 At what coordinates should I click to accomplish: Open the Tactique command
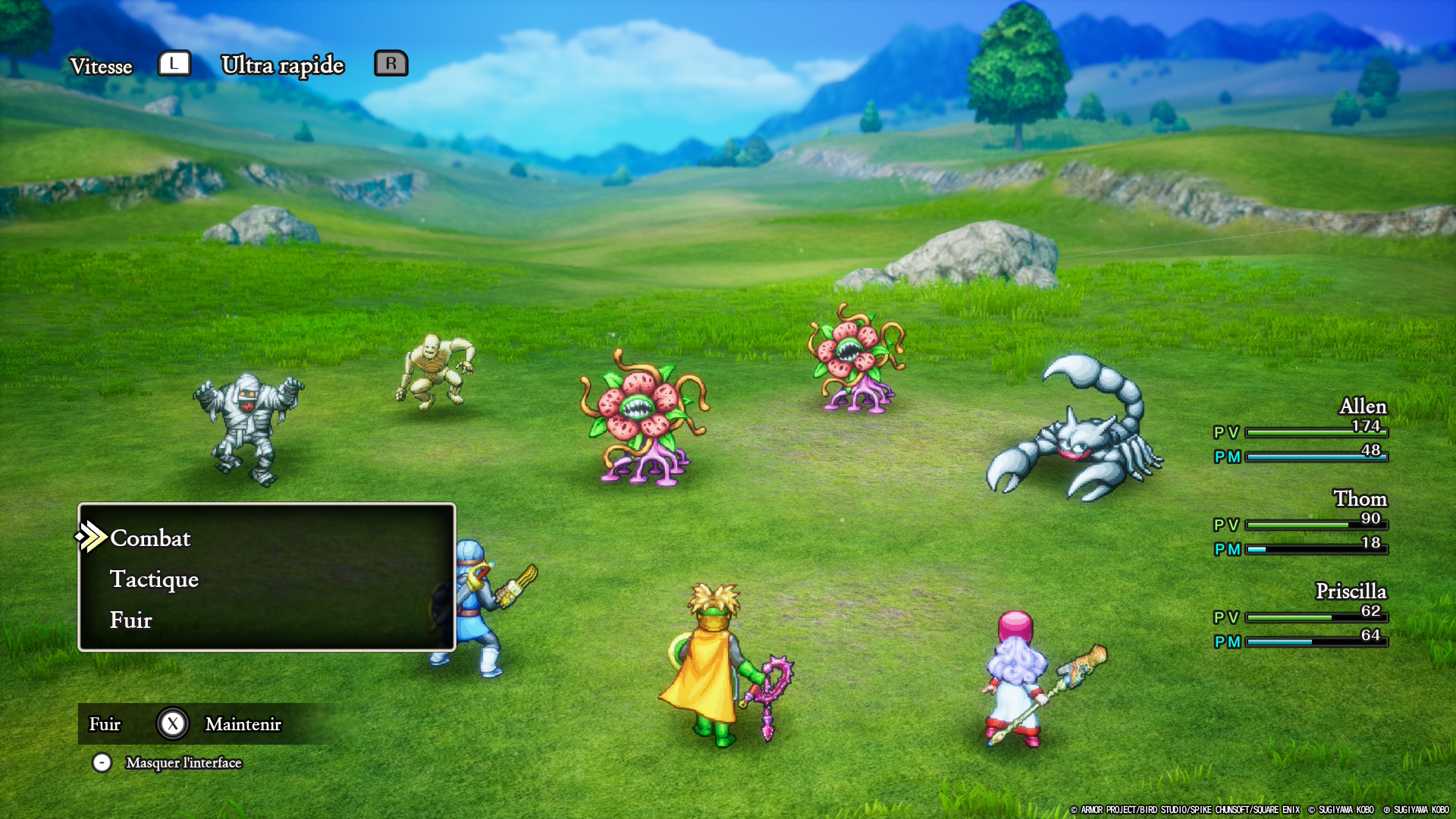pyautogui.click(x=154, y=579)
